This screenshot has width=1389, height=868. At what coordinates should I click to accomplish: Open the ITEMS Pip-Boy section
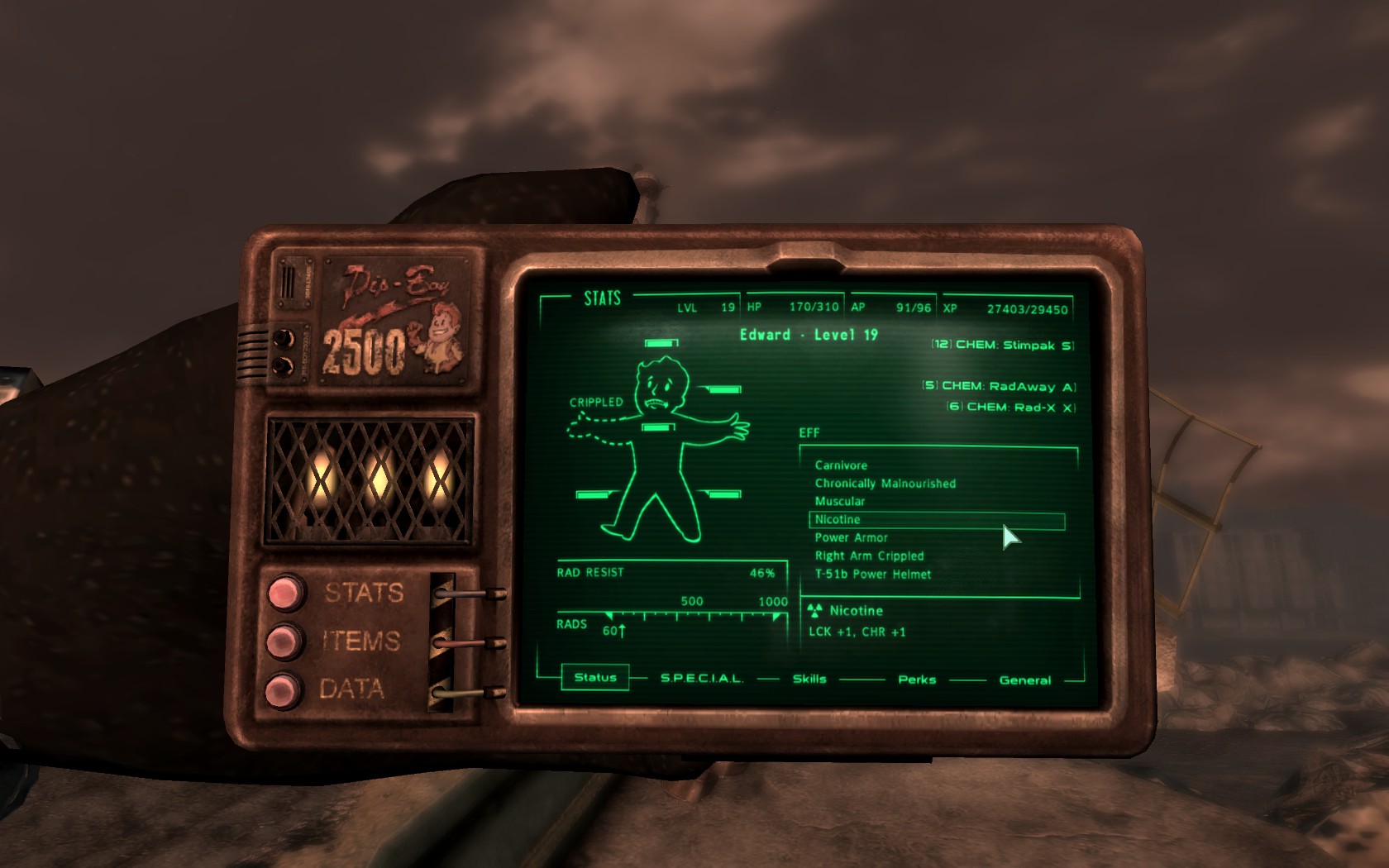pyautogui.click(x=284, y=641)
